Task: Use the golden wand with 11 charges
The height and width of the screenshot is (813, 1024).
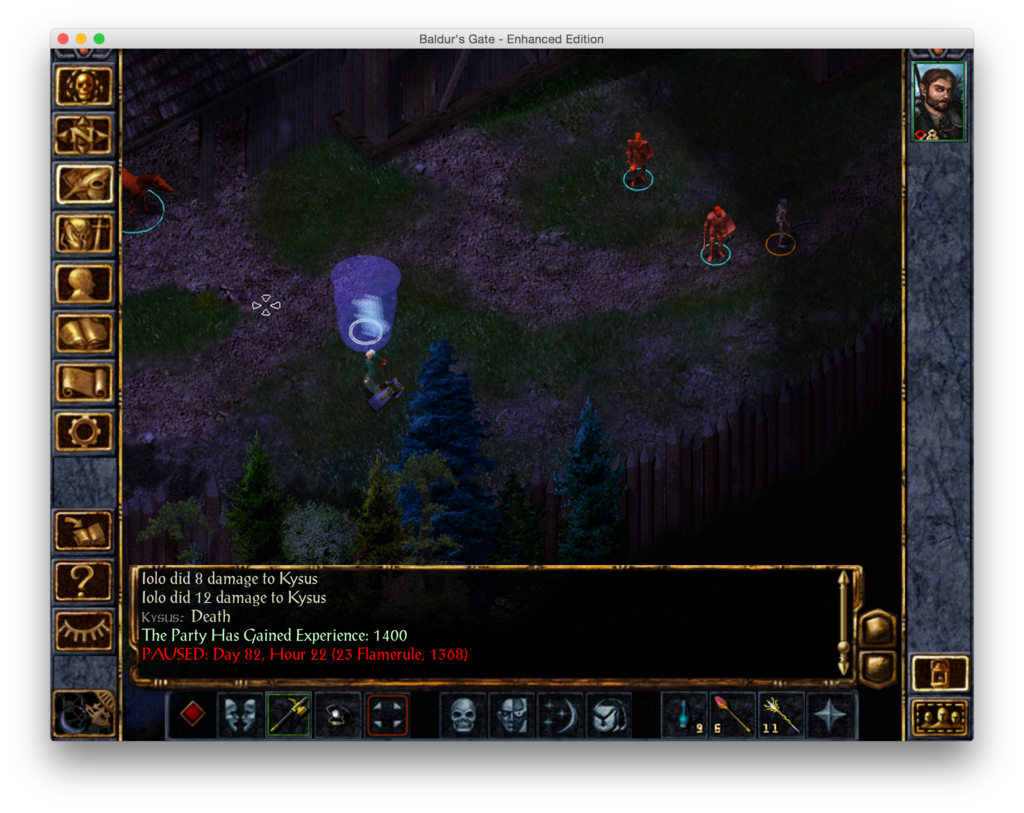Action: pos(782,715)
